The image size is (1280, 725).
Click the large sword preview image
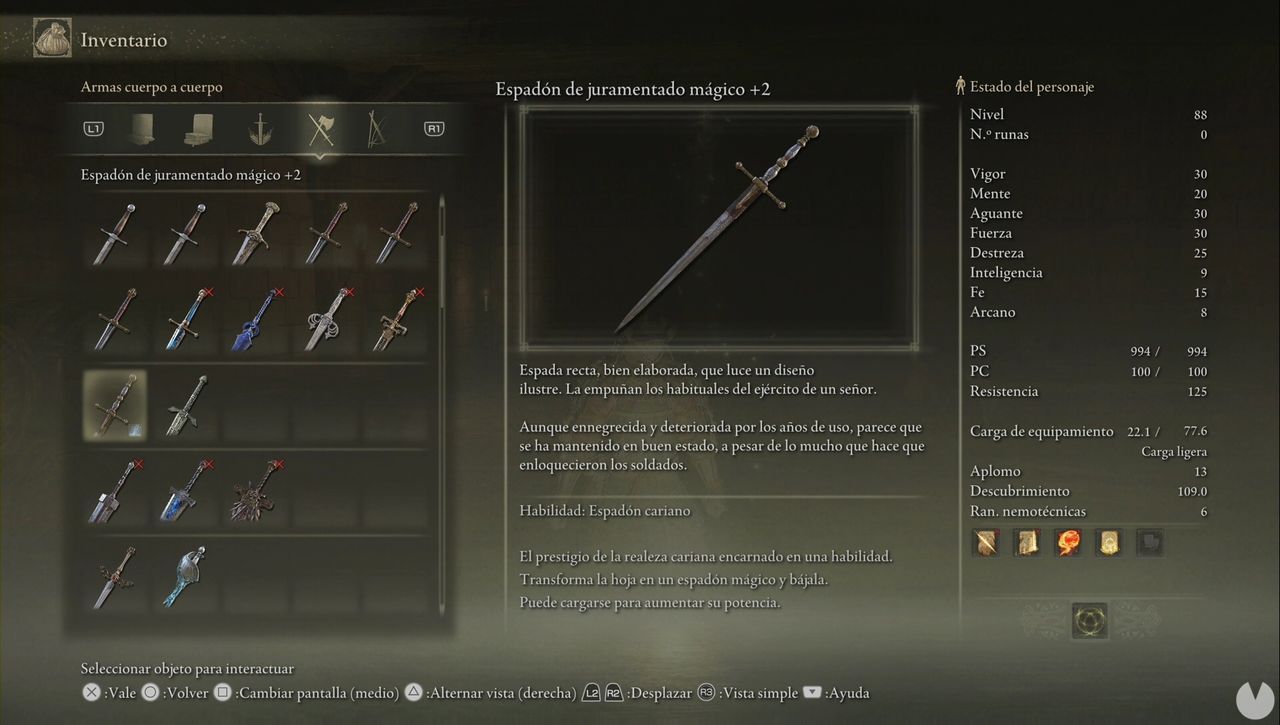pyautogui.click(x=718, y=227)
